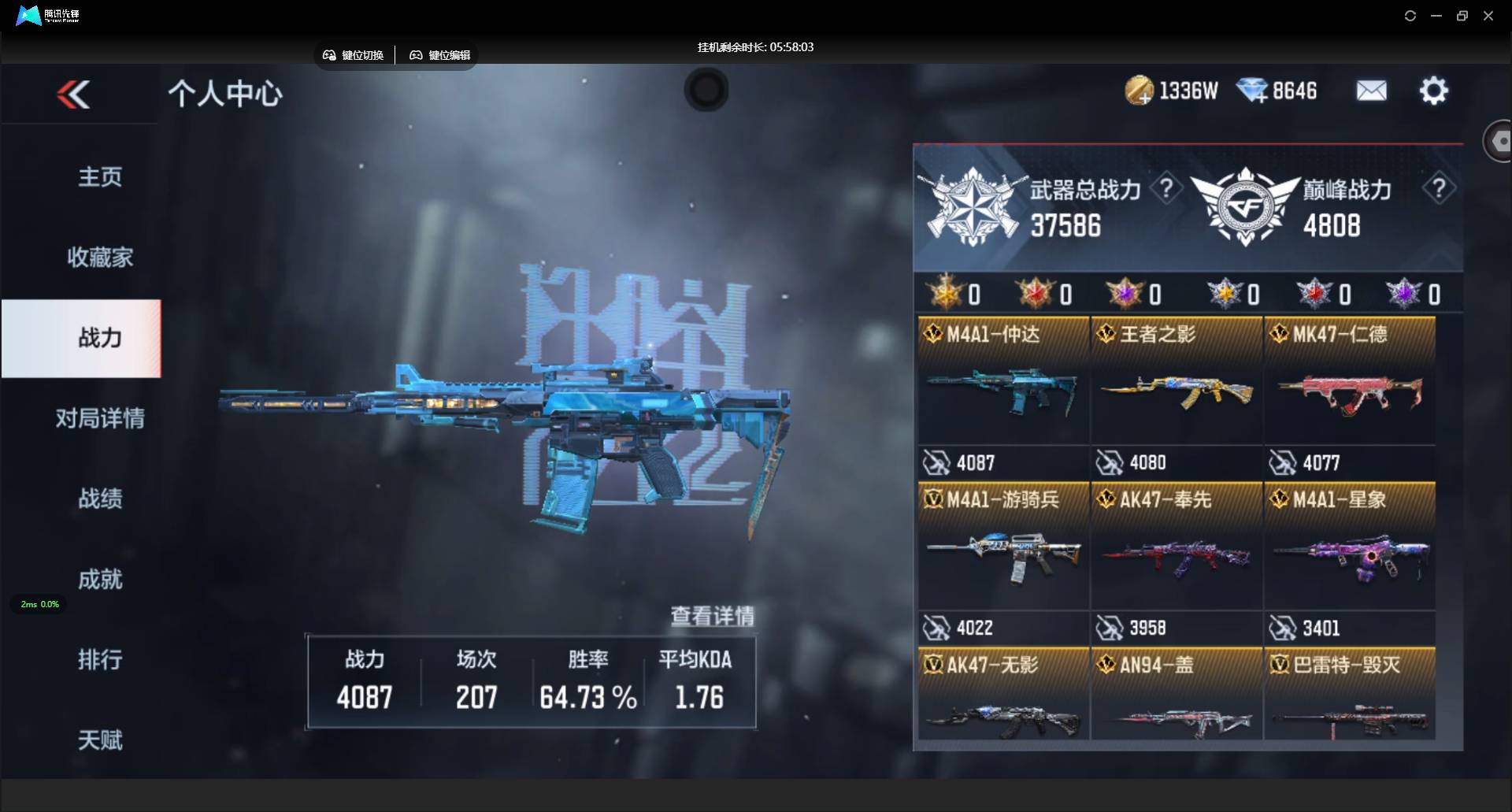Show the 战绩 tab
1512x812 pixels.
pyautogui.click(x=100, y=499)
